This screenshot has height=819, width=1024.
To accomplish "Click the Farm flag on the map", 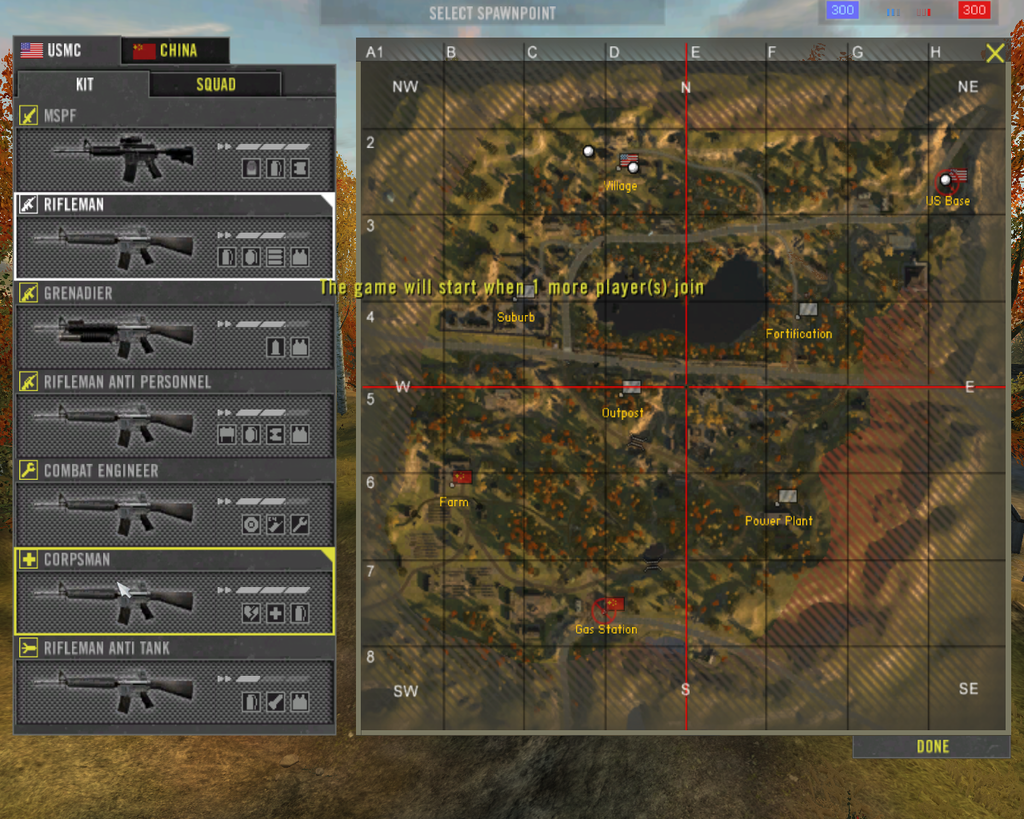I will coord(461,477).
